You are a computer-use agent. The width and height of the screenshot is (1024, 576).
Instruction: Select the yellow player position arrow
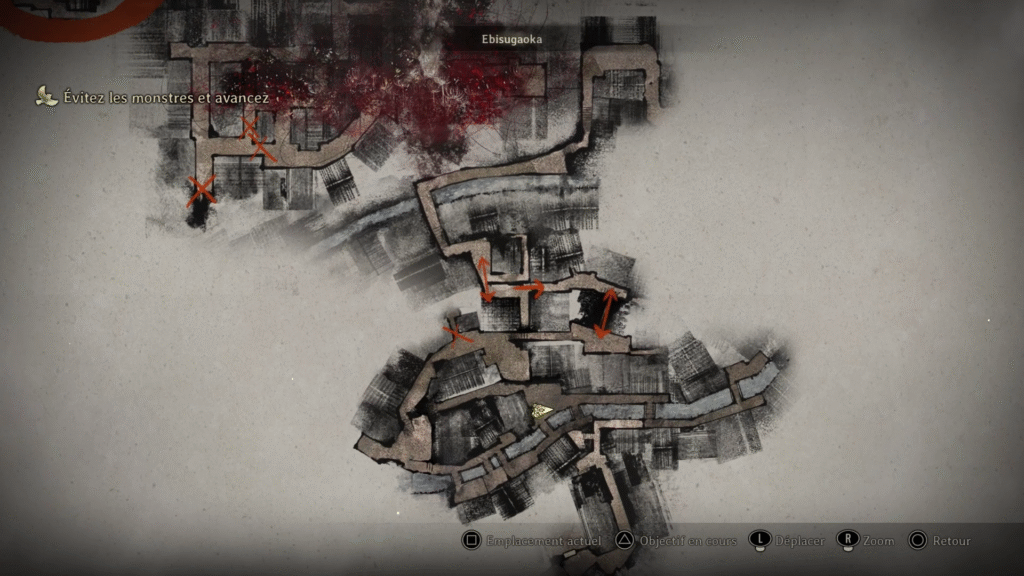(543, 409)
